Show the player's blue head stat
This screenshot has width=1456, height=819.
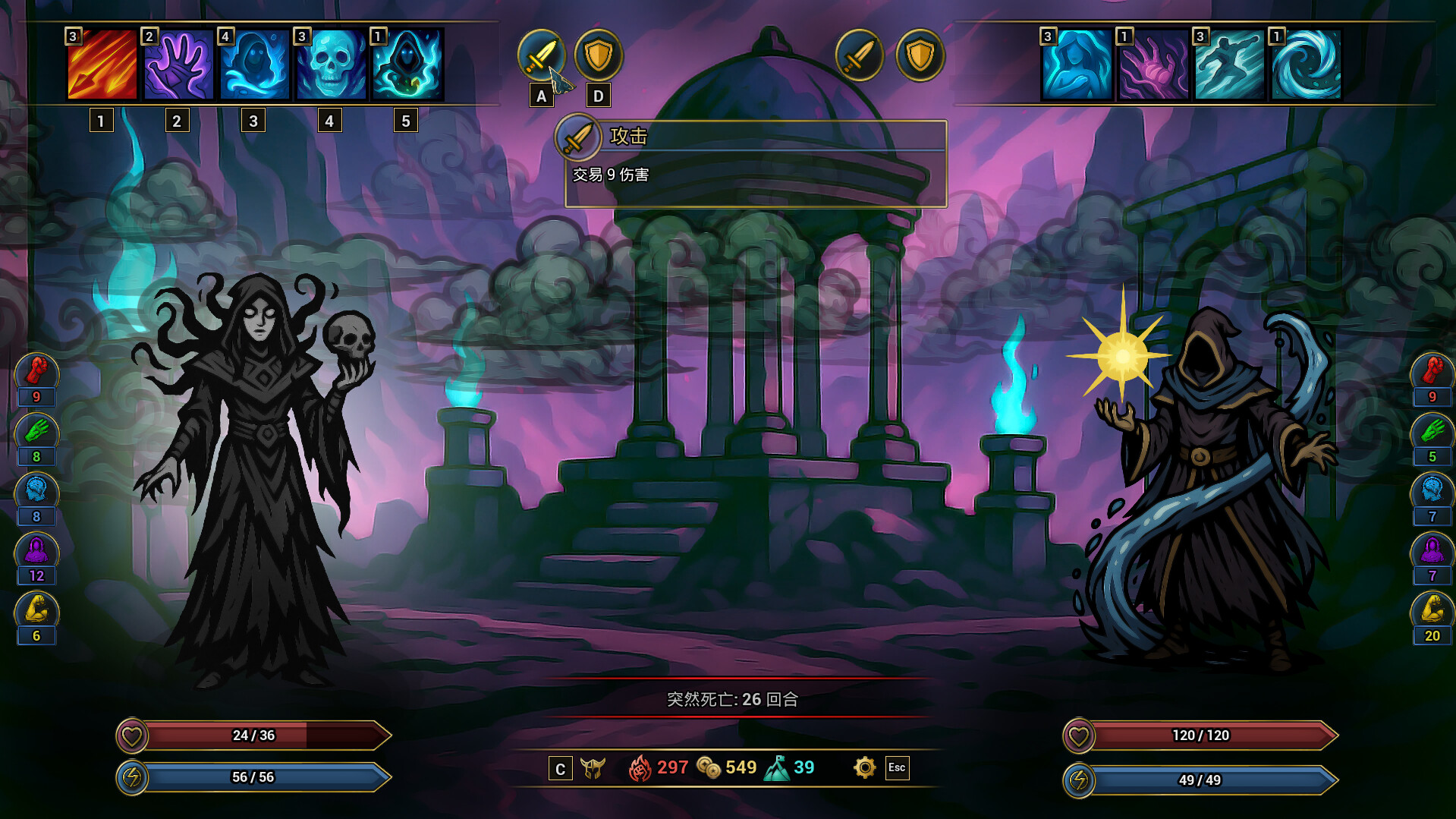click(36, 491)
